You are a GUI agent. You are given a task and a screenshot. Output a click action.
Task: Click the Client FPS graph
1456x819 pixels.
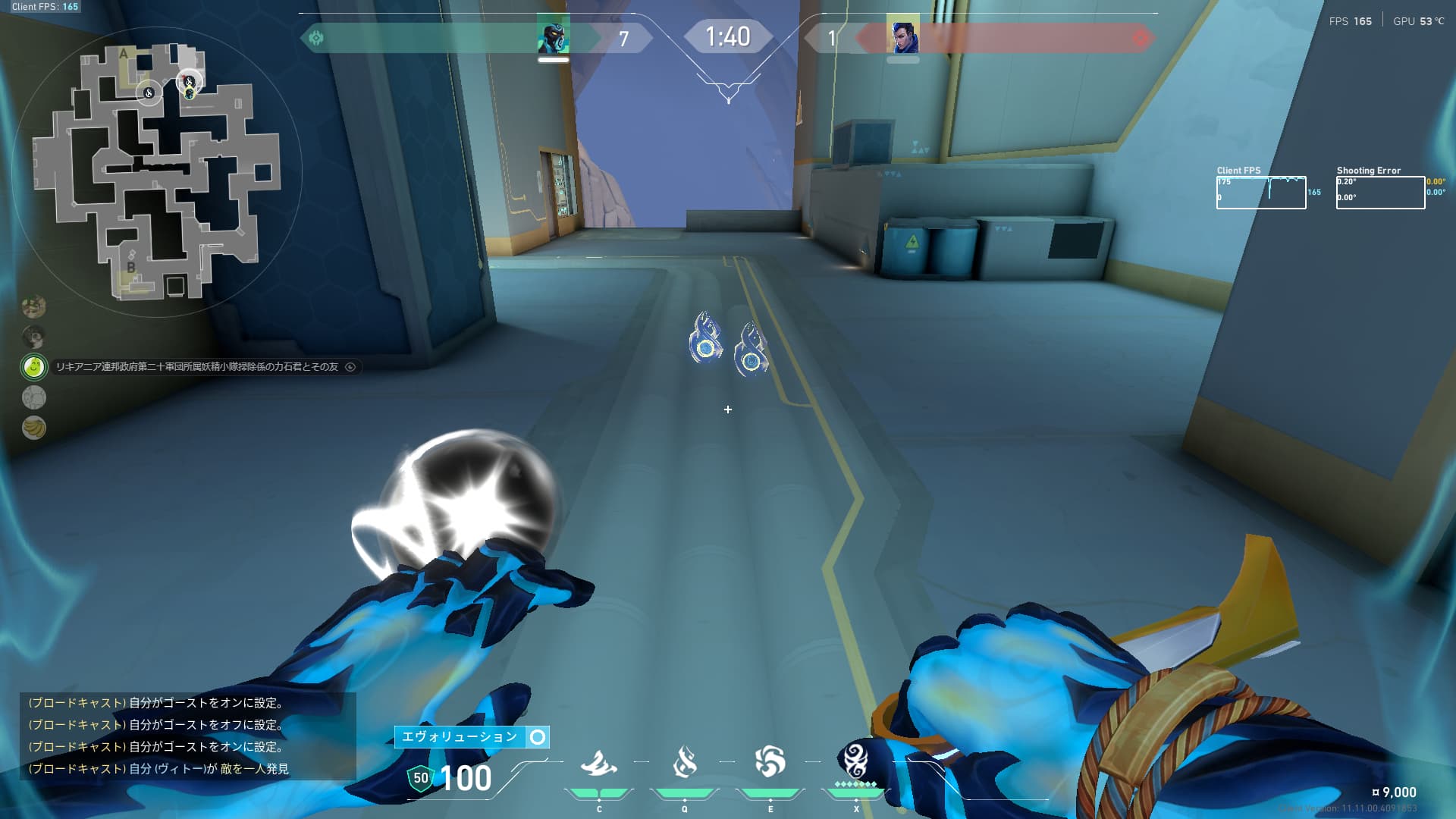point(1260,193)
